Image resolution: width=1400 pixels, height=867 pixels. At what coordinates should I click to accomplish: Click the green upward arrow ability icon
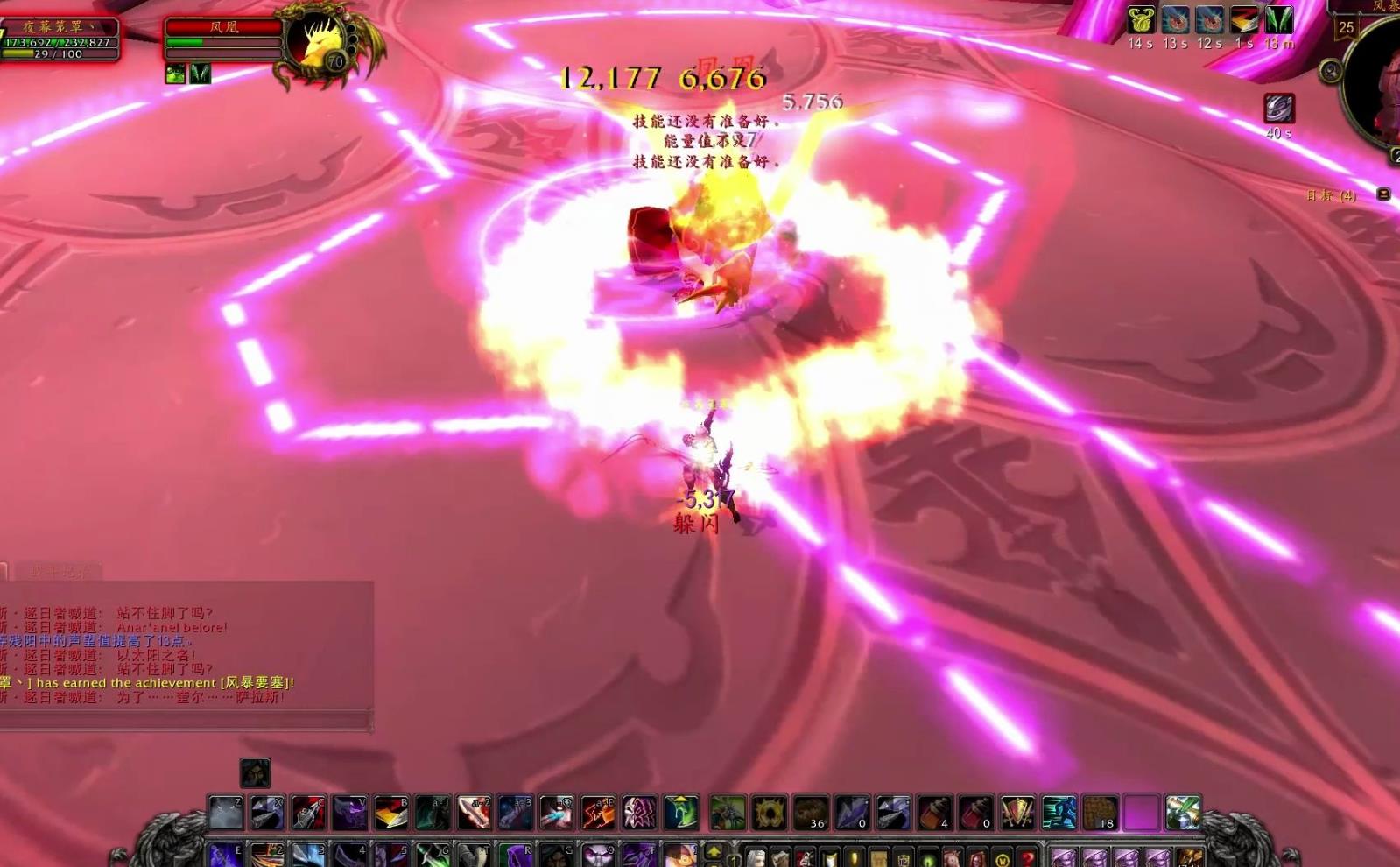(681, 813)
